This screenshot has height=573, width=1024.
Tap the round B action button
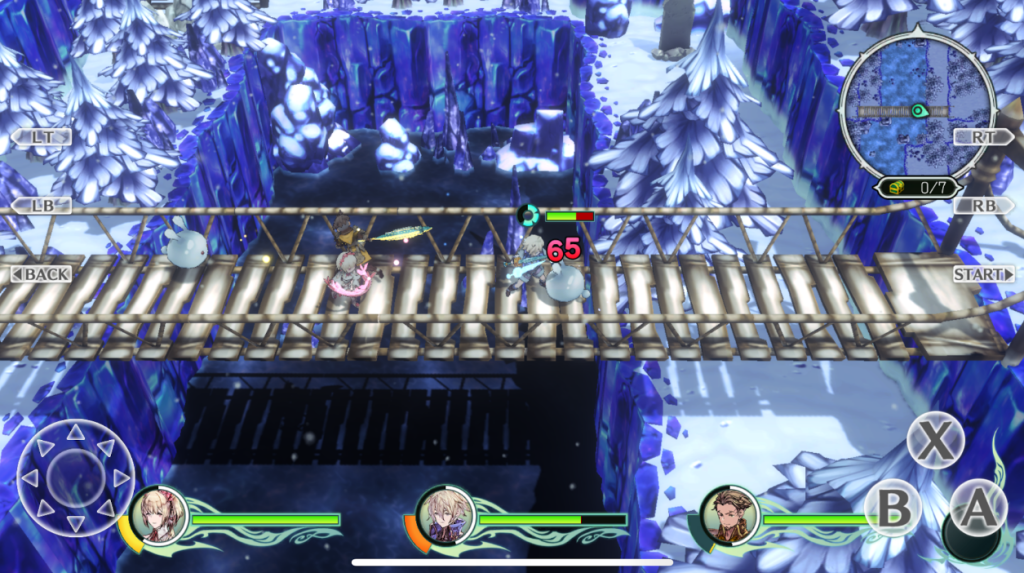(x=892, y=508)
